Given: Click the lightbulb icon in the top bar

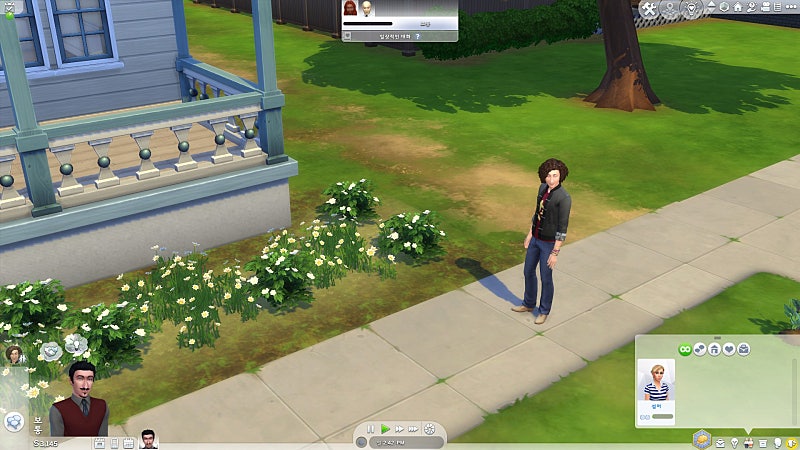Looking at the screenshot, I should 692,9.
